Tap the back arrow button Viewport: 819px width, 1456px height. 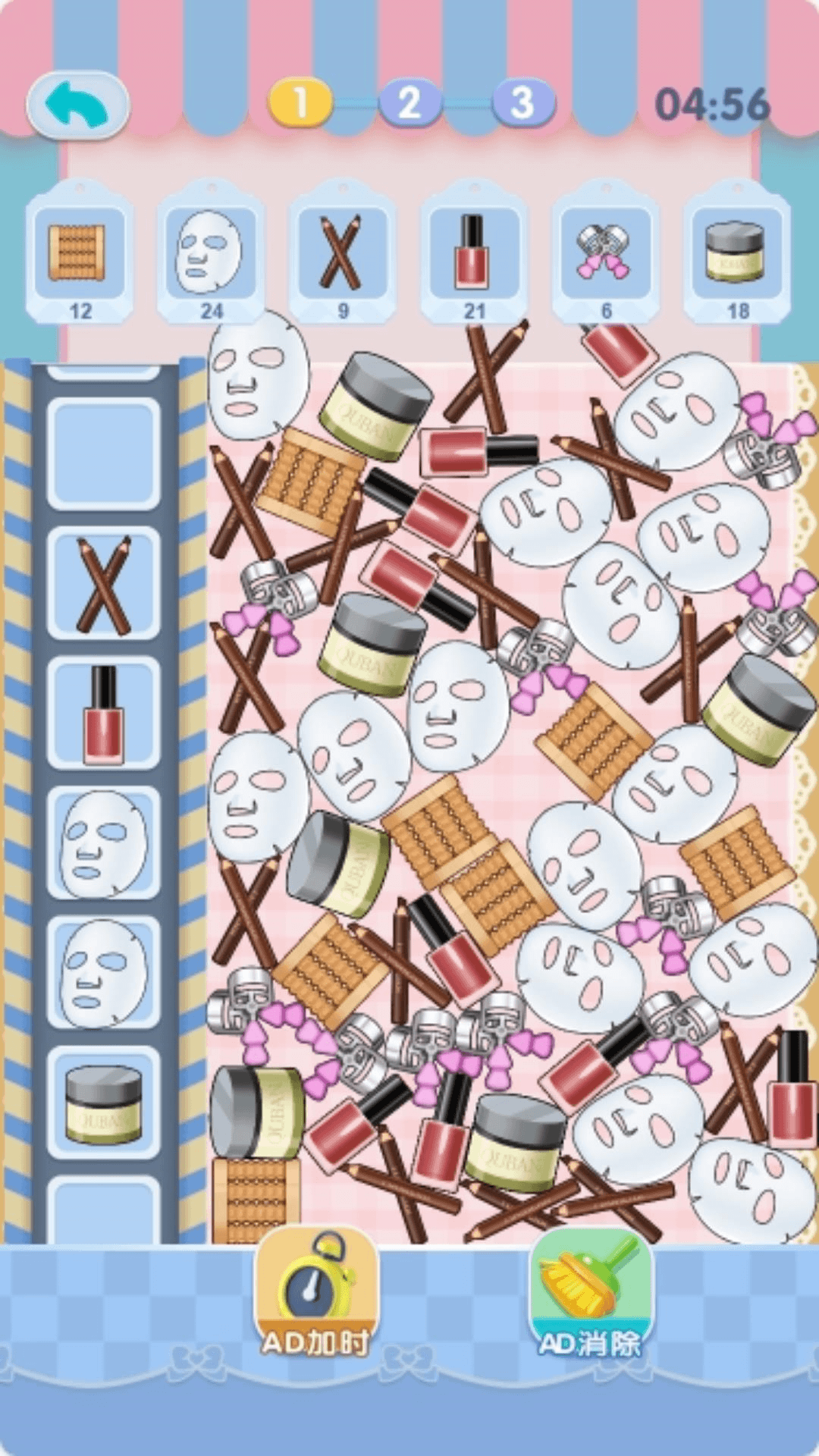click(77, 105)
